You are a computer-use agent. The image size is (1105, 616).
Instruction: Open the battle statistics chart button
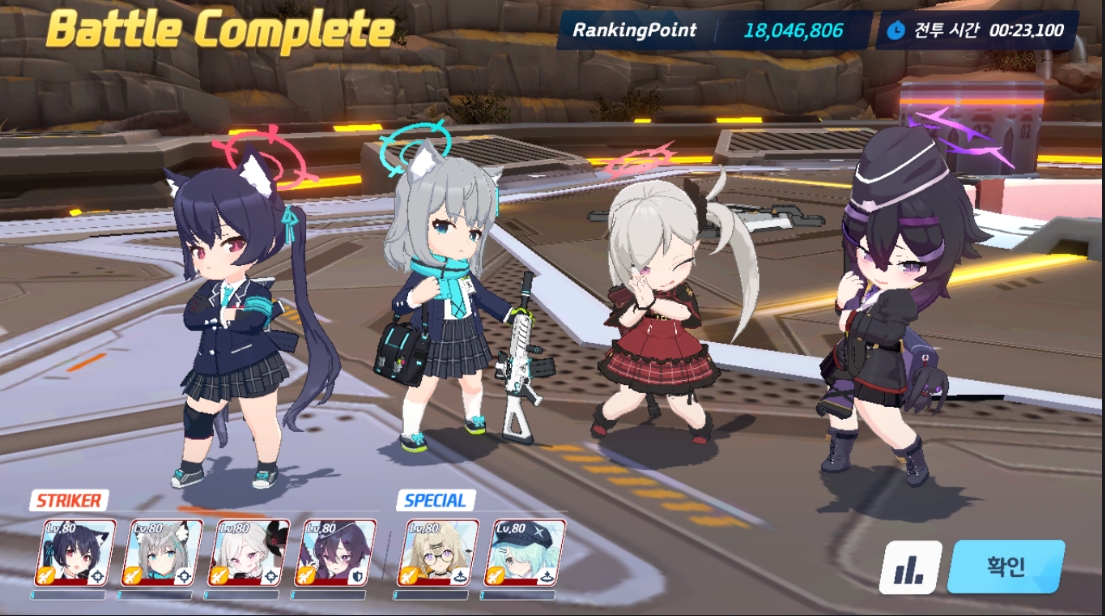(910, 568)
